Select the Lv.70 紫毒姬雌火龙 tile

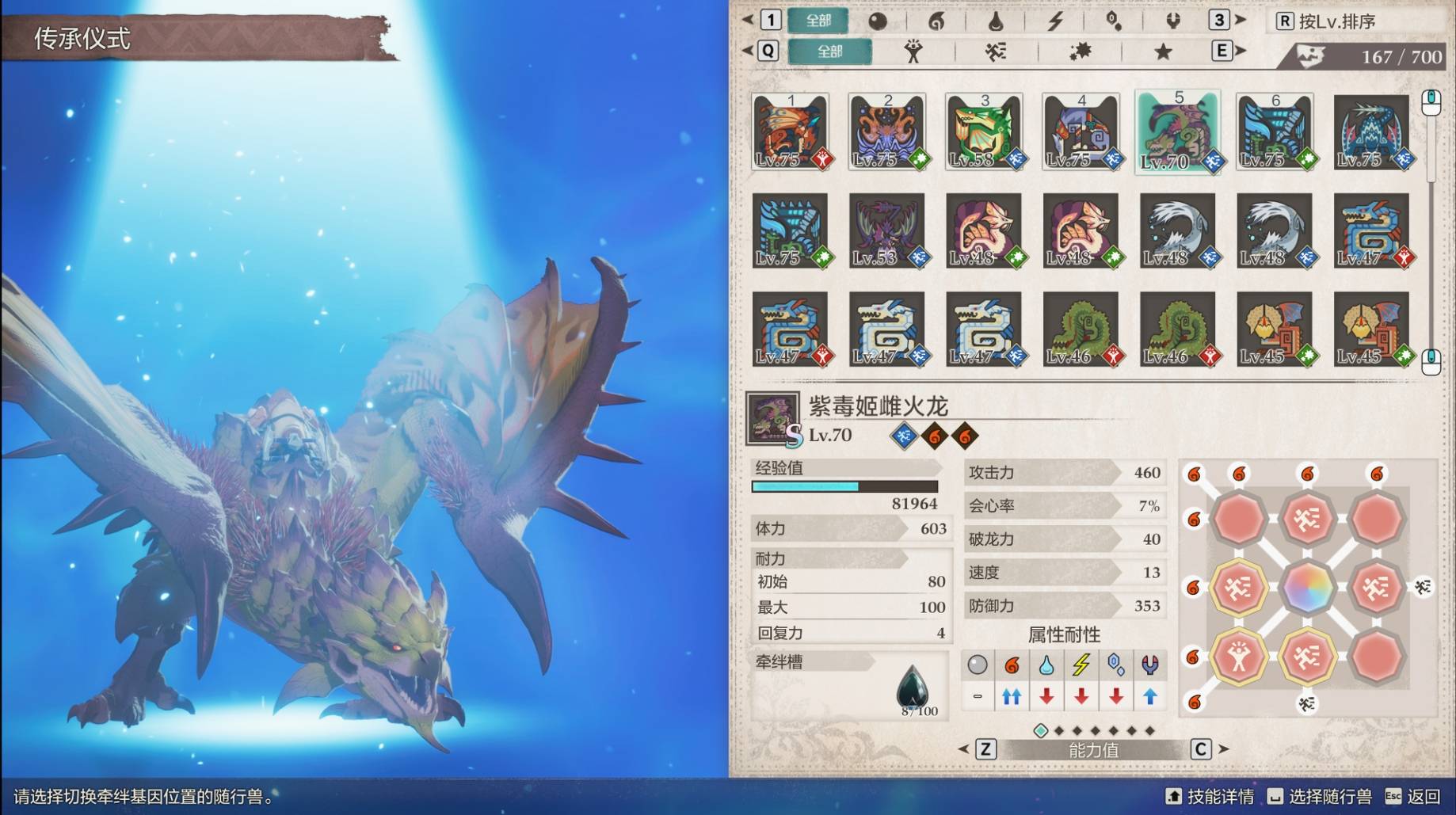click(1178, 131)
